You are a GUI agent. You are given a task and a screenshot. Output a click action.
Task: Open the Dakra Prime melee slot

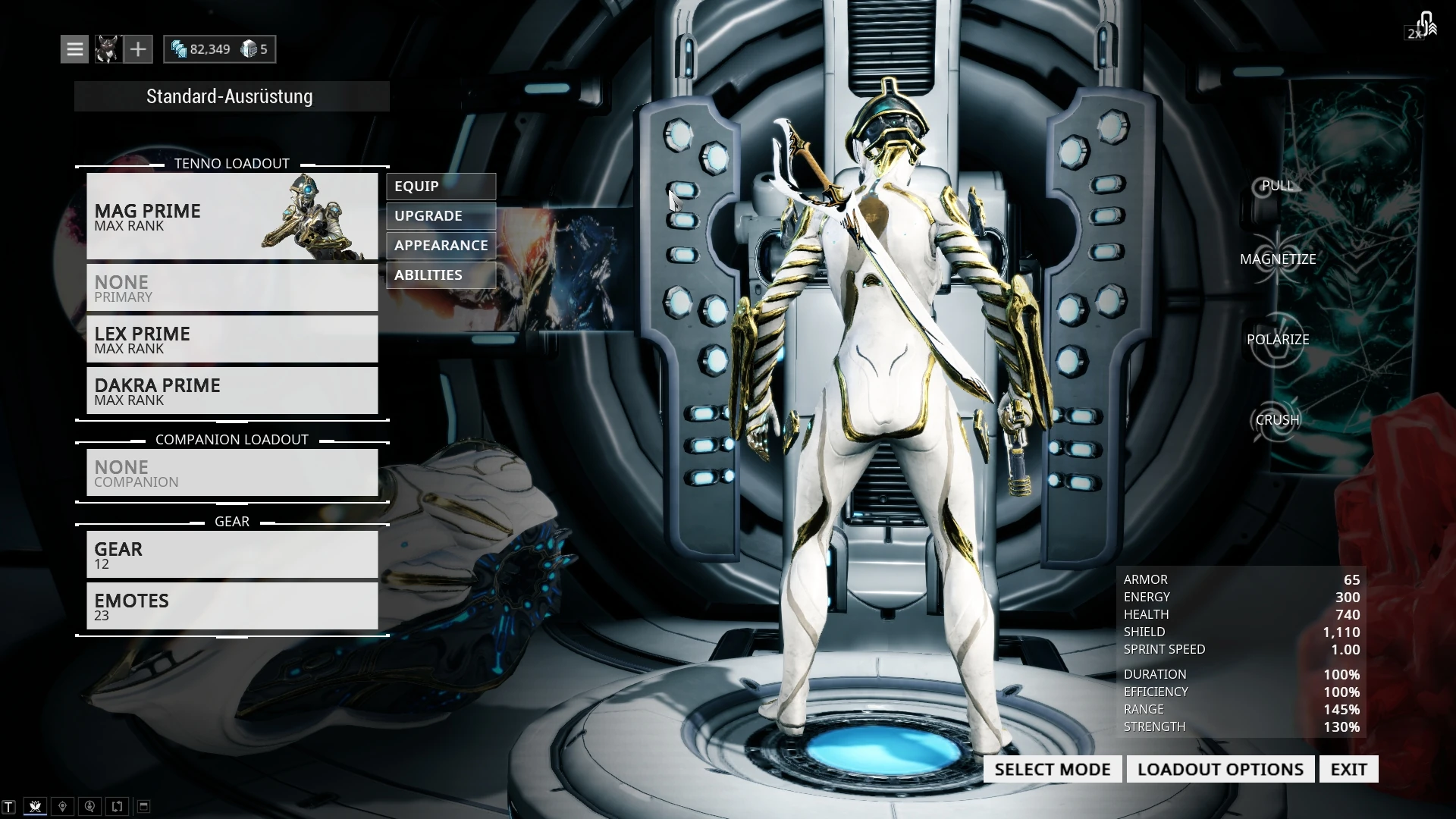232,391
